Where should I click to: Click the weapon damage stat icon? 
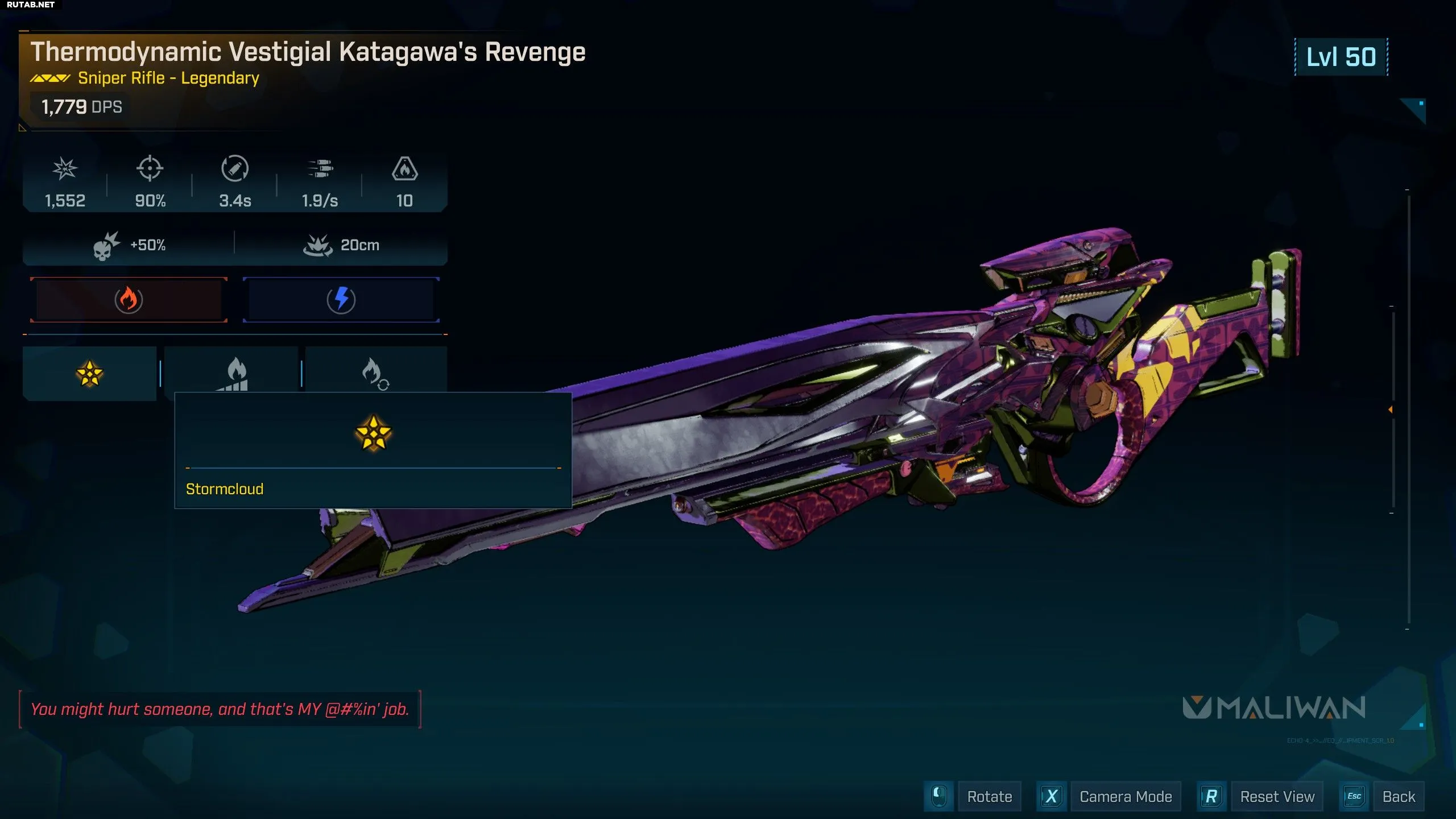tap(65, 169)
